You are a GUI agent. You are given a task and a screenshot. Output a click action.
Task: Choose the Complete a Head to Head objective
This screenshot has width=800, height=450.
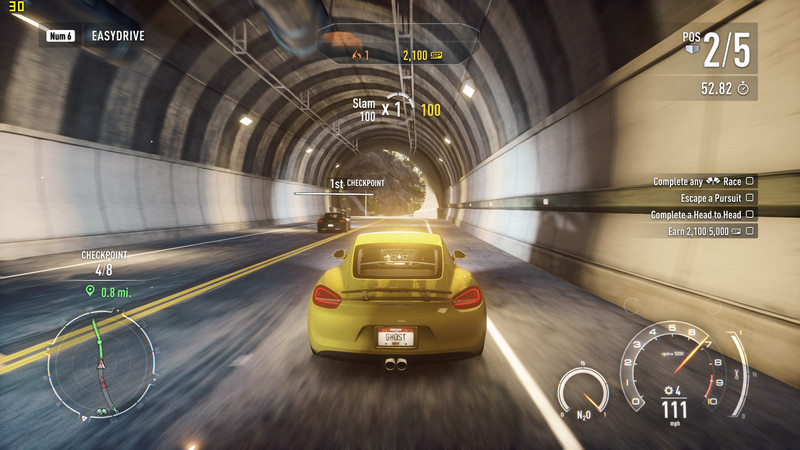pos(696,214)
